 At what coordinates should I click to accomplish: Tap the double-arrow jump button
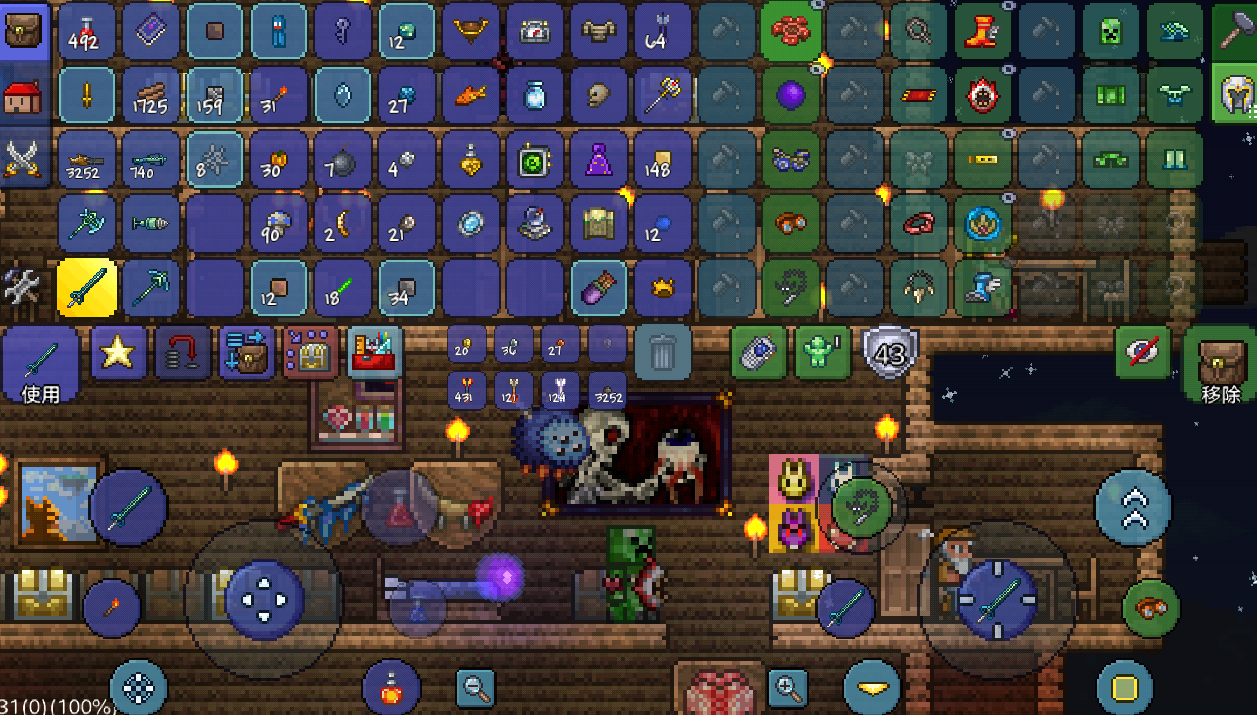tap(1132, 507)
